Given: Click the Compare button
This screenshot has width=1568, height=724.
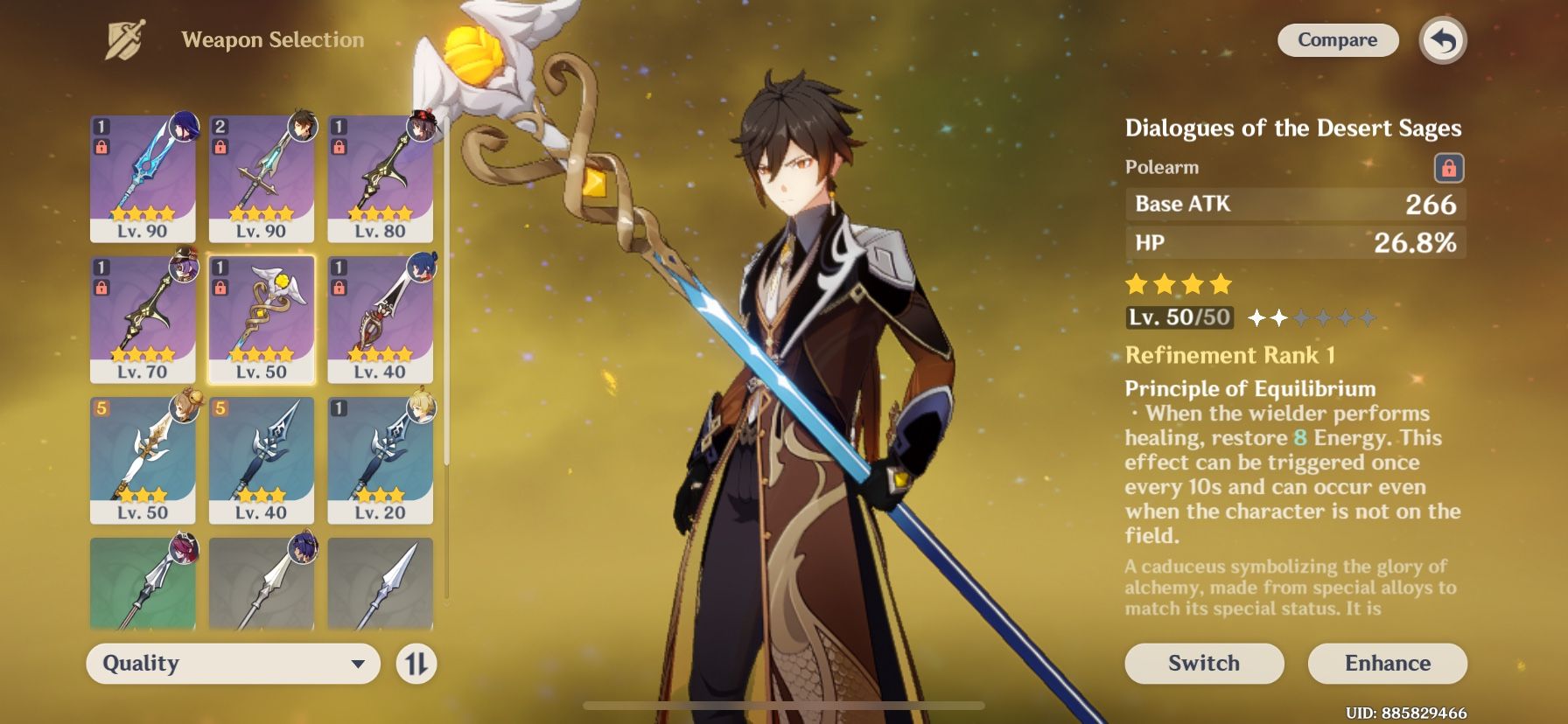Looking at the screenshot, I should click(1337, 39).
